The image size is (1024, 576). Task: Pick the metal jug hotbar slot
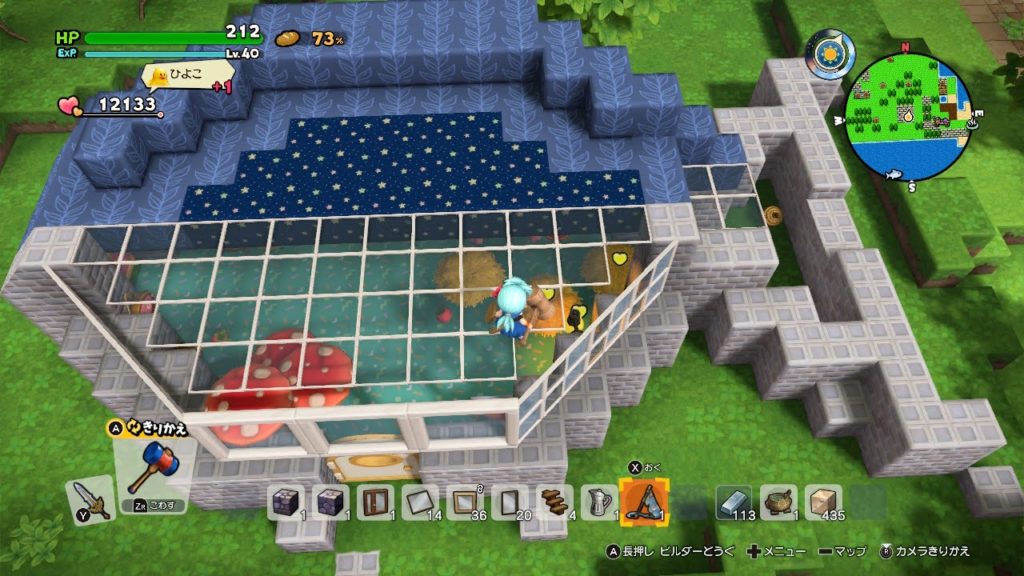[598, 500]
